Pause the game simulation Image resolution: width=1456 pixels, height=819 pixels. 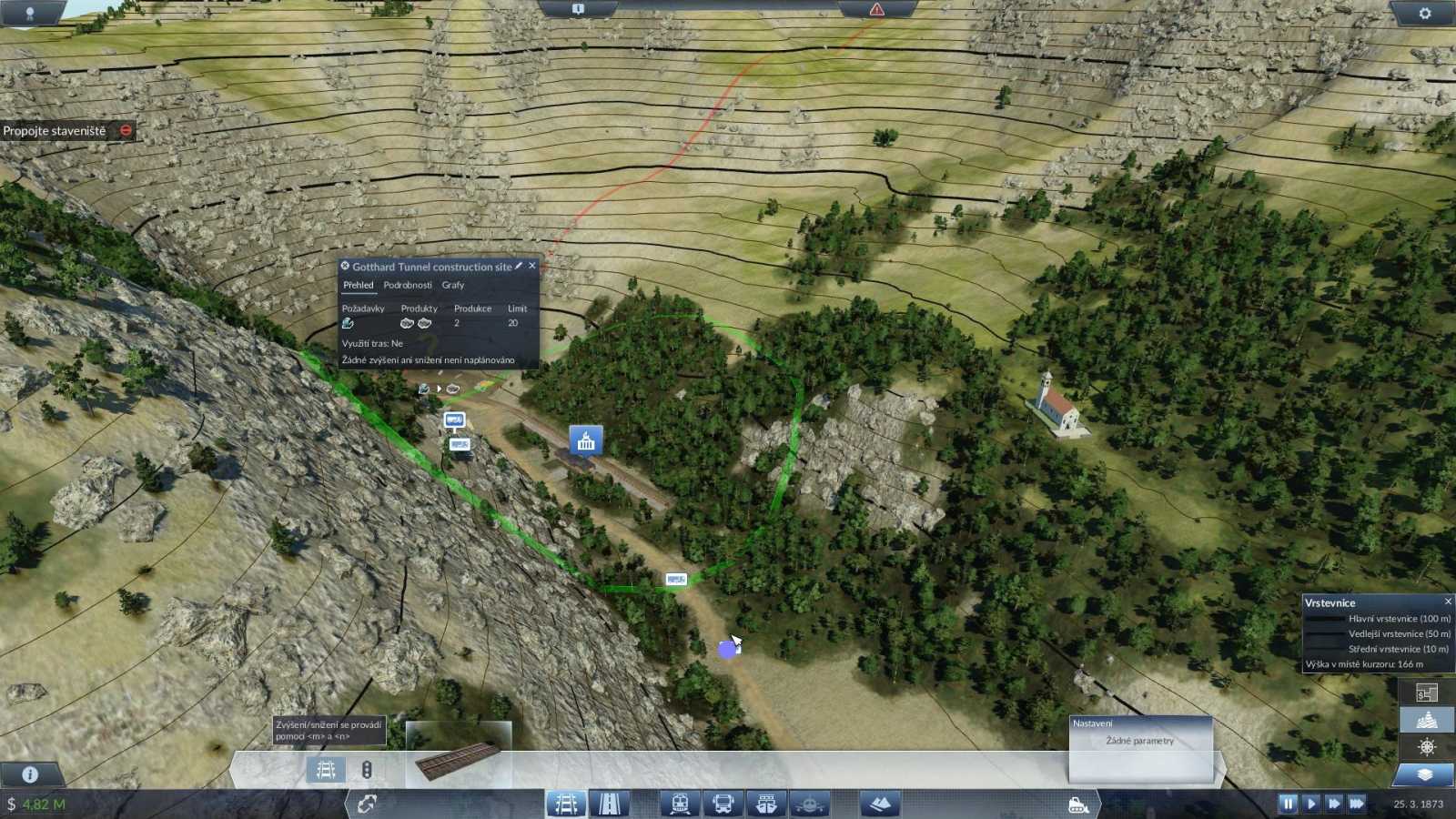click(x=1289, y=804)
